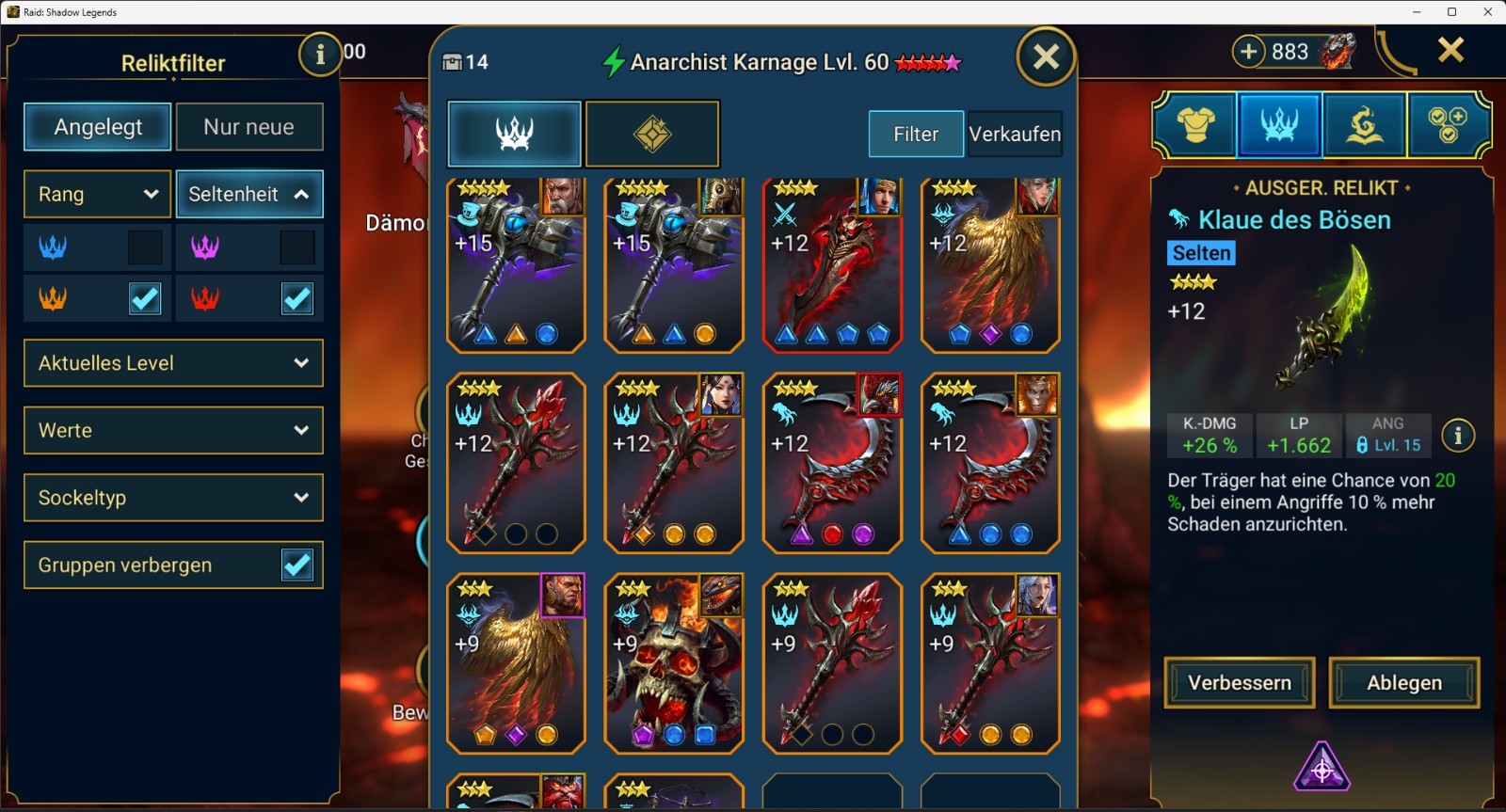This screenshot has width=1506, height=812.
Task: Click the Verkaufen button
Action: click(1015, 134)
